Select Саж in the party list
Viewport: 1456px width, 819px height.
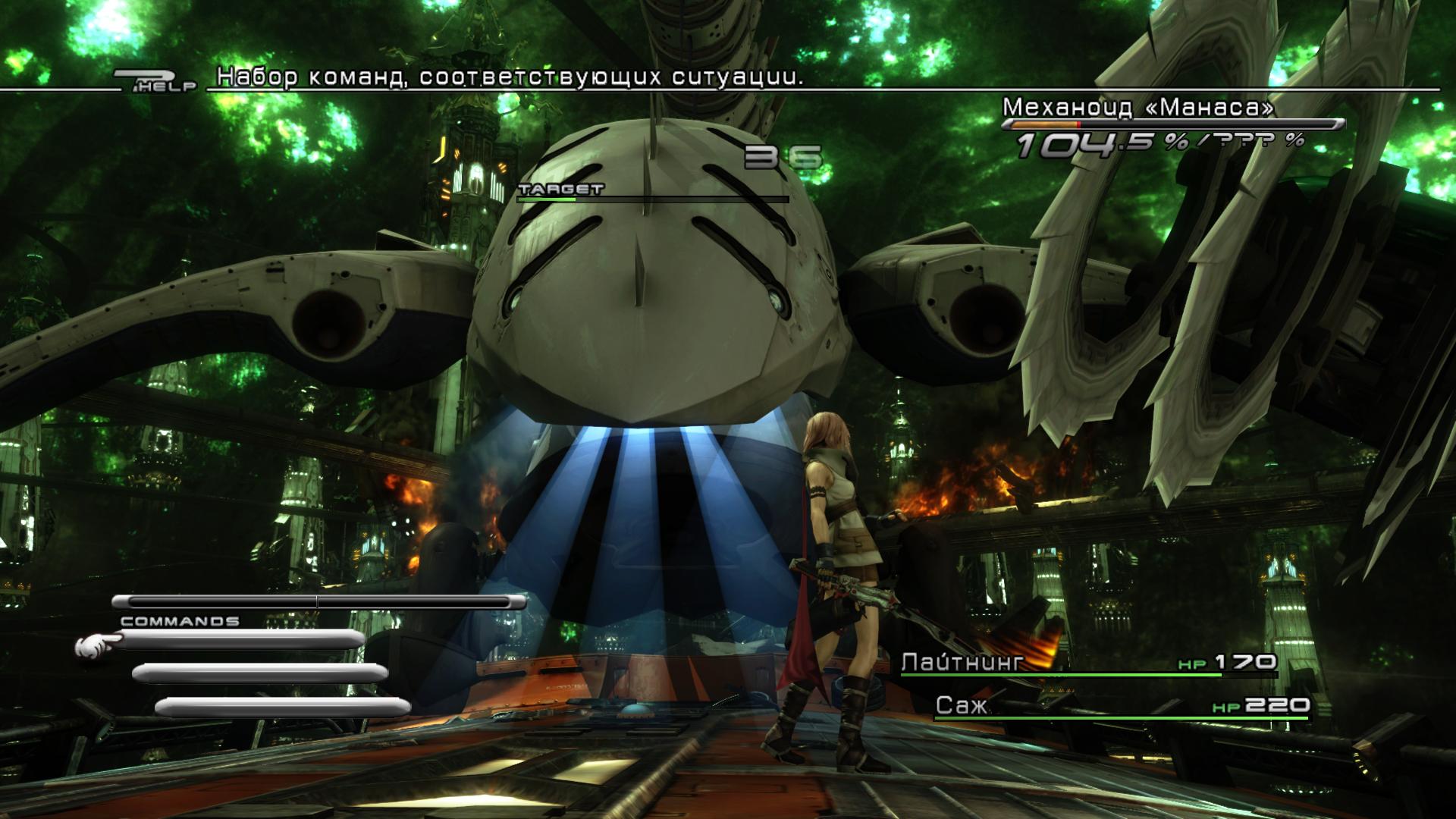point(962,706)
